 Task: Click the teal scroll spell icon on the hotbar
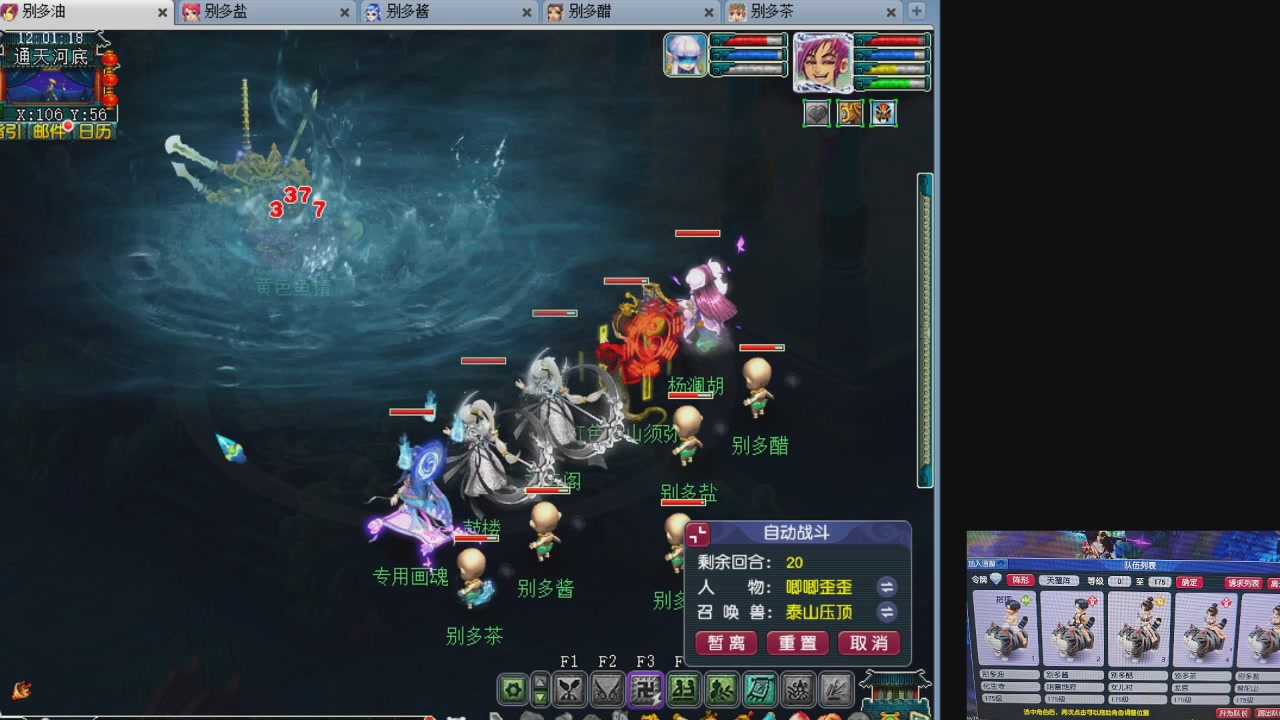point(759,691)
